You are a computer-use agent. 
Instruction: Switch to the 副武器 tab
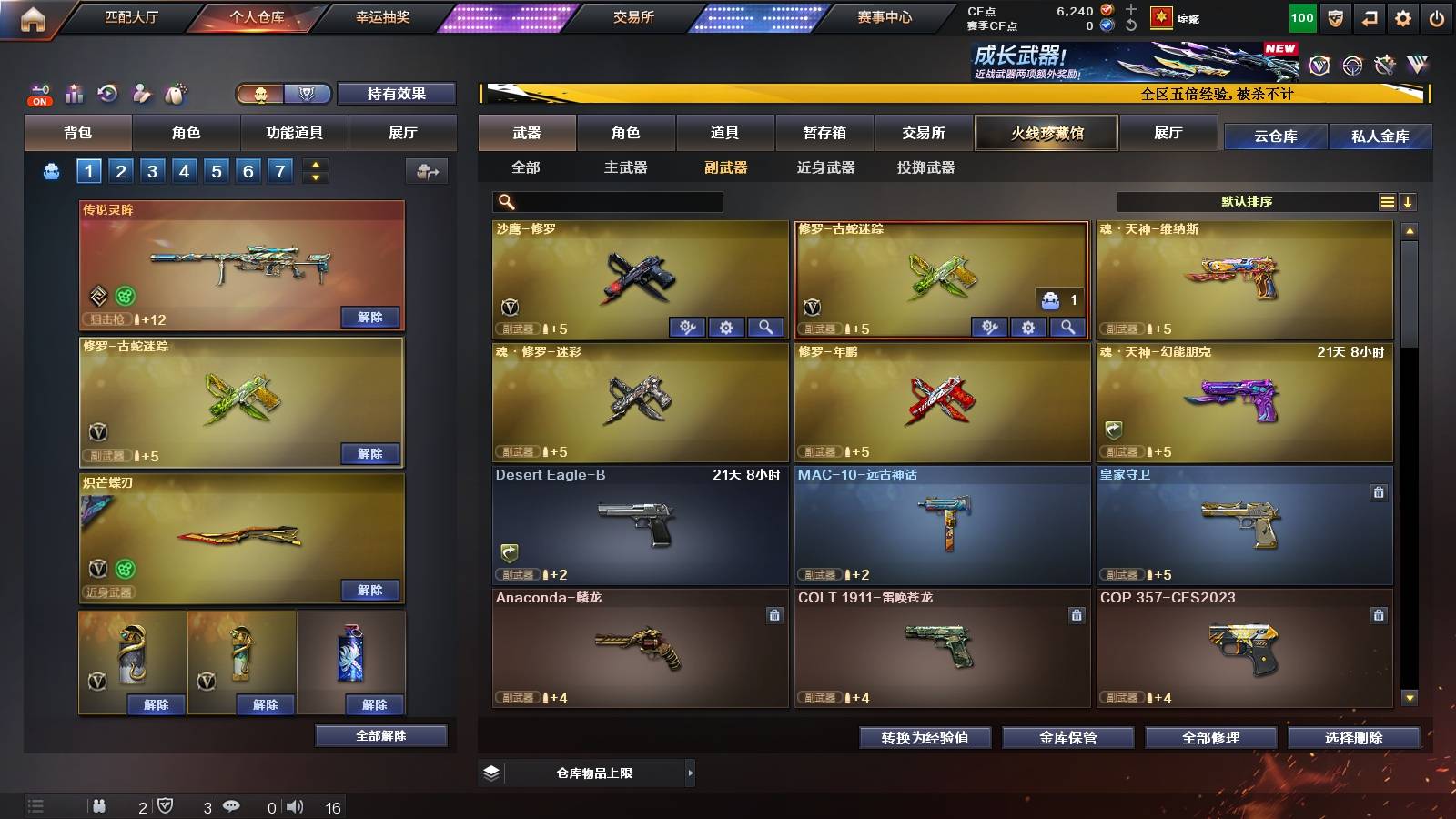click(x=724, y=168)
